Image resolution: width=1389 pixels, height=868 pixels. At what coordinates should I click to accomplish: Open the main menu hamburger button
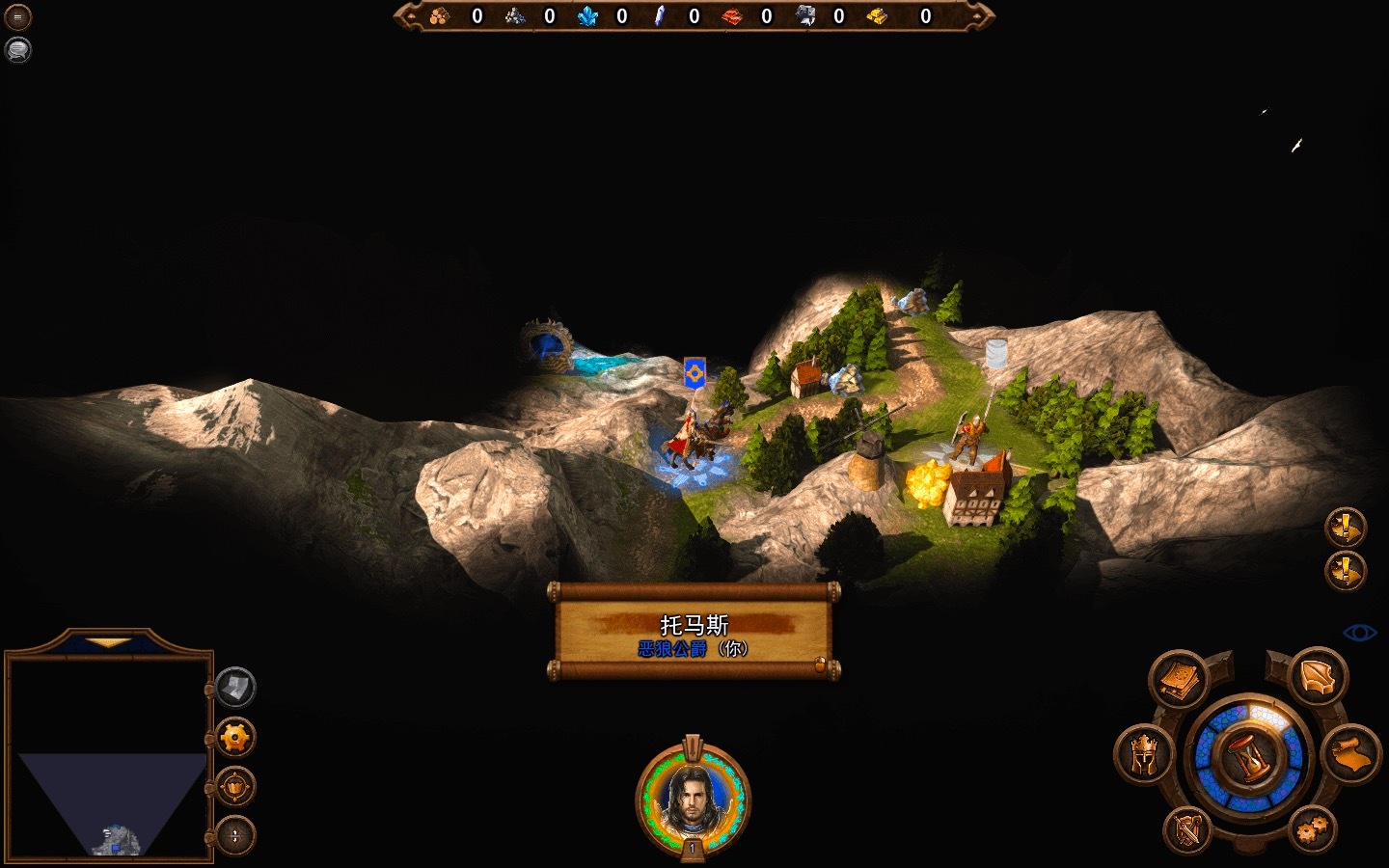pos(17,16)
